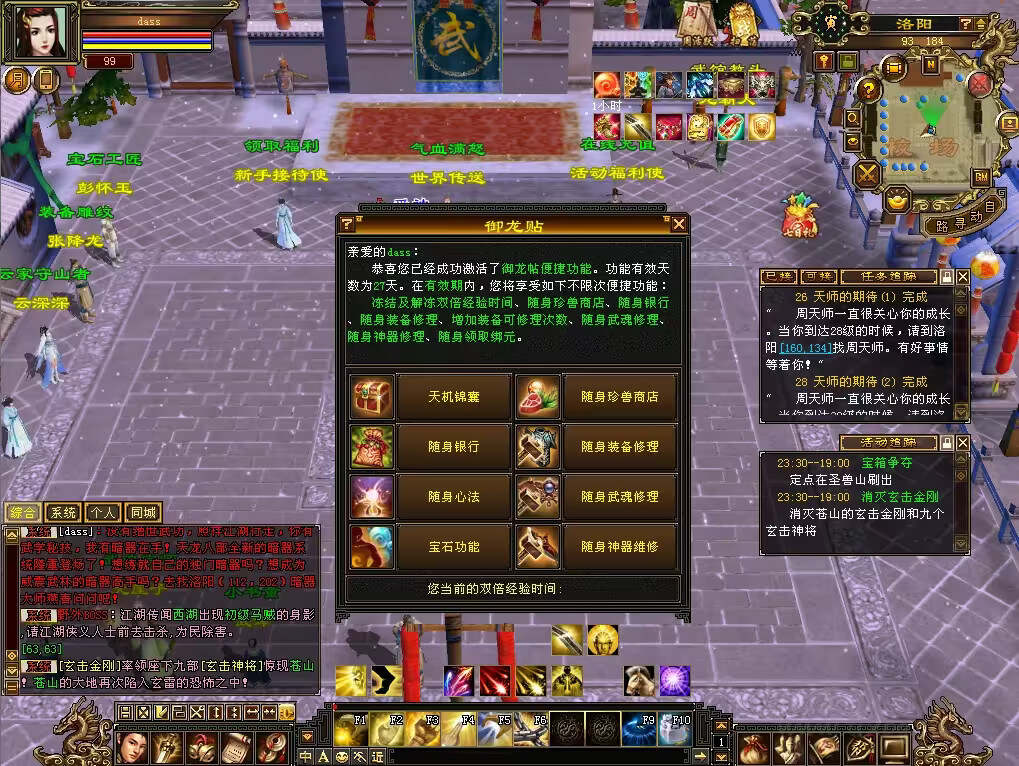Switch to the 系统 chat tab
1019x766 pixels.
tap(63, 513)
